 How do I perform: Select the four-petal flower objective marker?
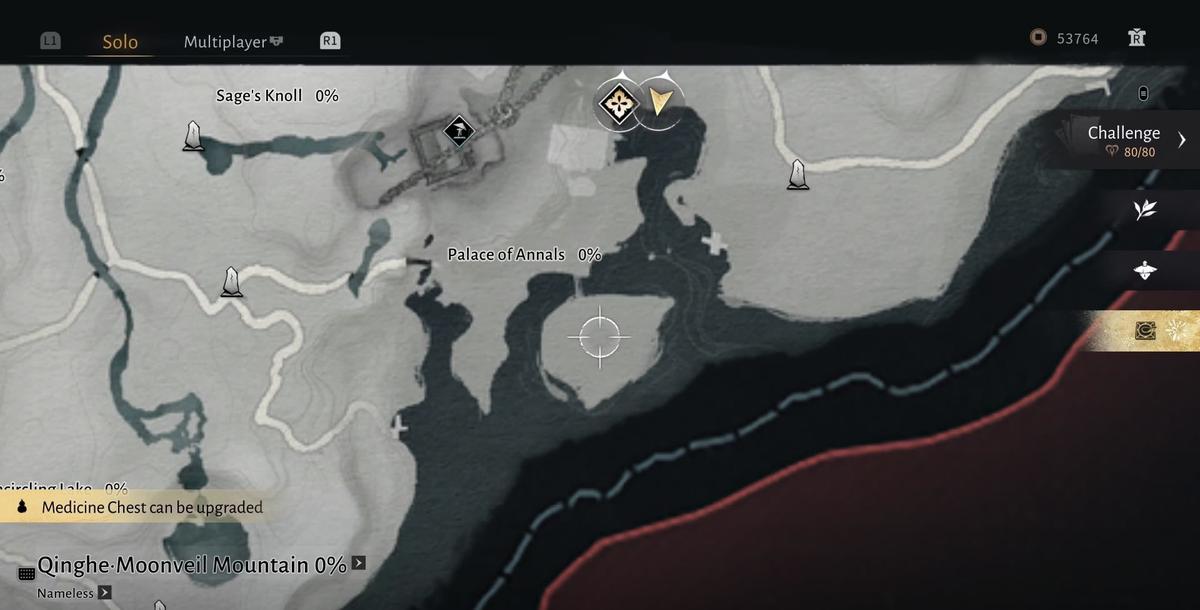pyautogui.click(x=619, y=101)
